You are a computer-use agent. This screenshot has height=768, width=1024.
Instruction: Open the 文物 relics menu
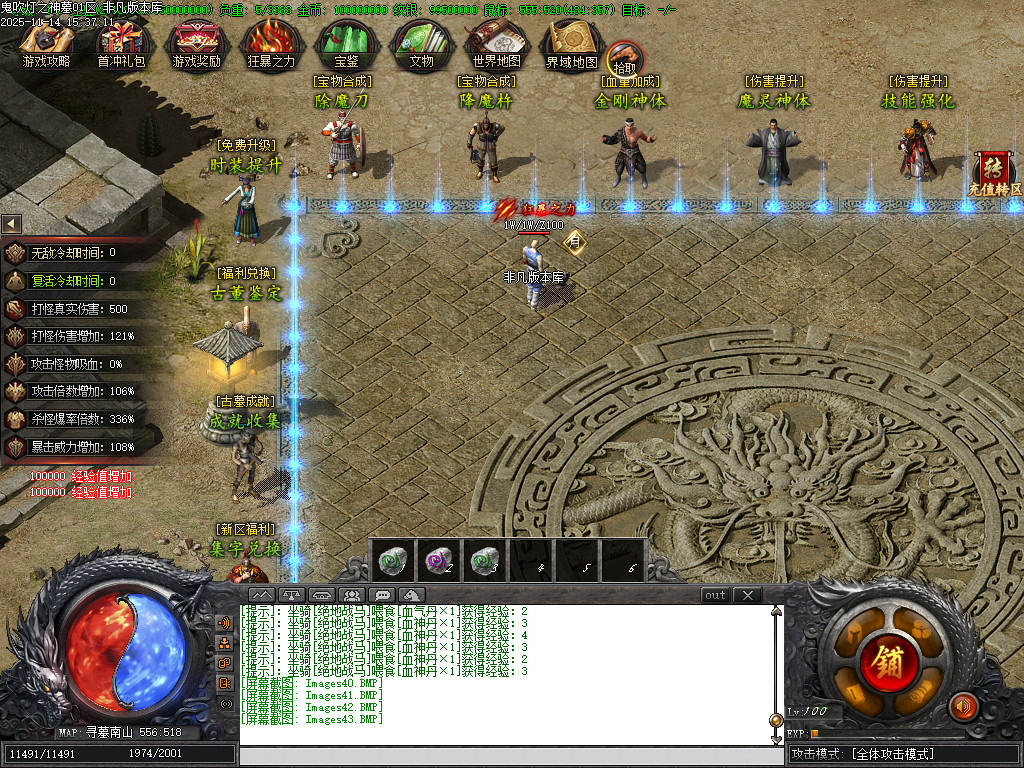(x=421, y=44)
